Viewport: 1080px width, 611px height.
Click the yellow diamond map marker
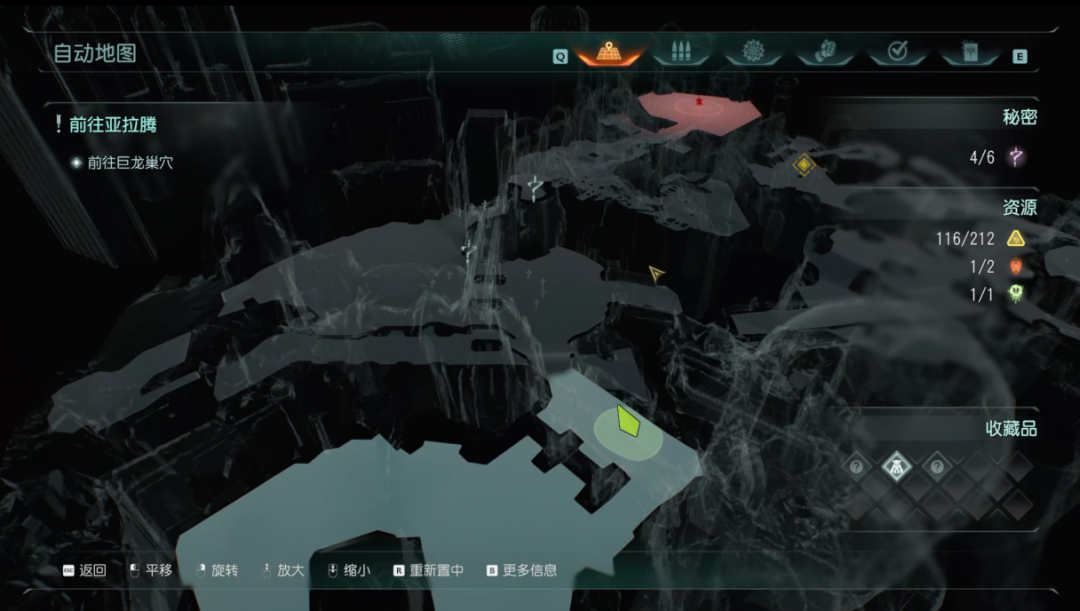[803, 164]
